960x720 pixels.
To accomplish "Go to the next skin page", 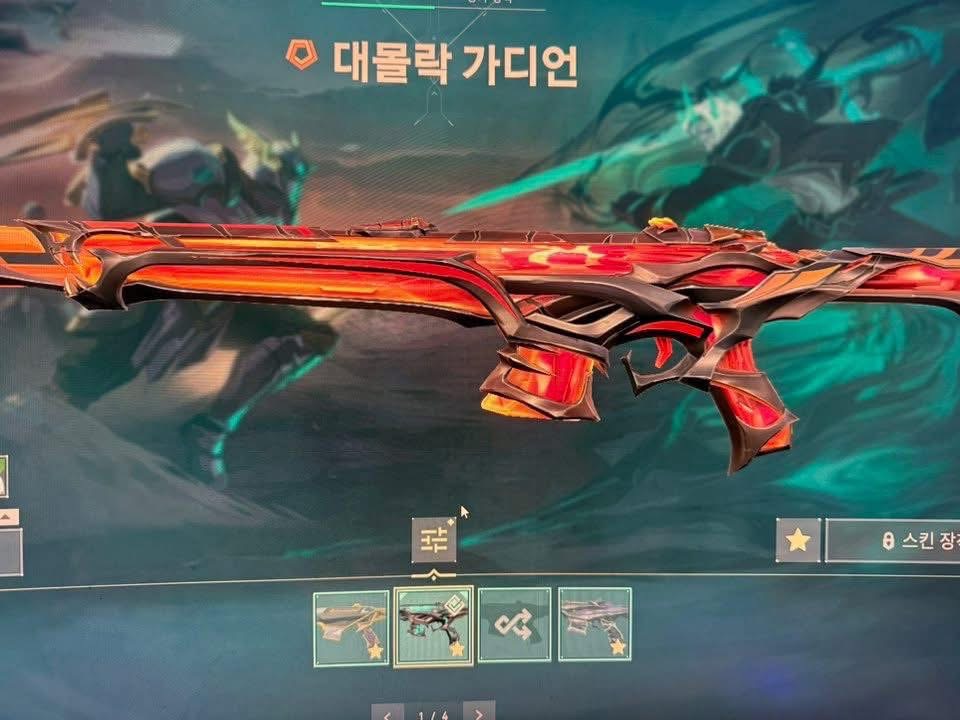I will [479, 713].
